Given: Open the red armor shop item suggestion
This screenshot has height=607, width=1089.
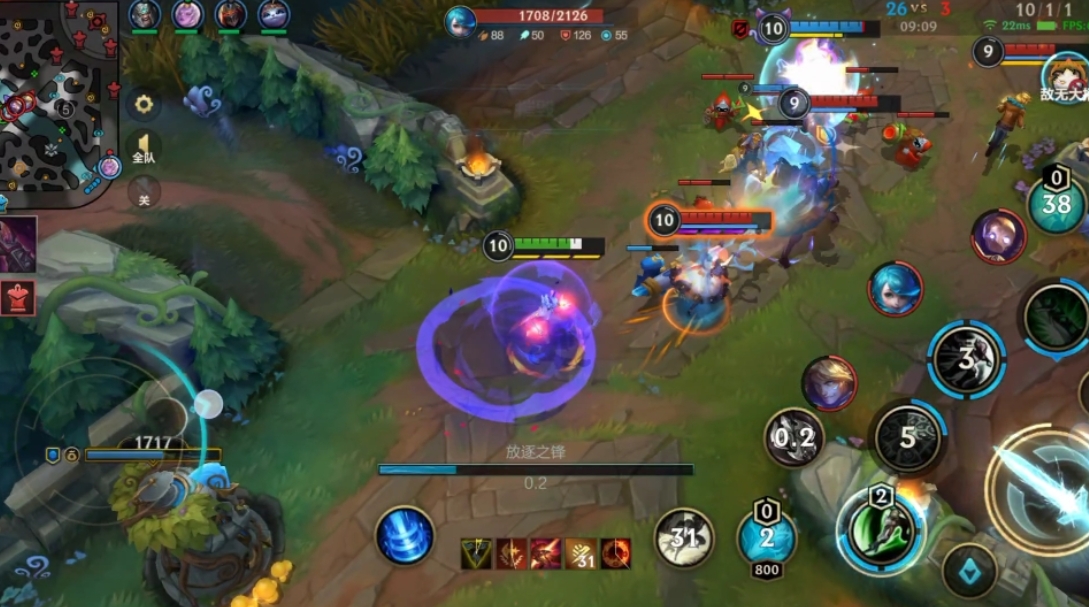Looking at the screenshot, I should point(18,297).
